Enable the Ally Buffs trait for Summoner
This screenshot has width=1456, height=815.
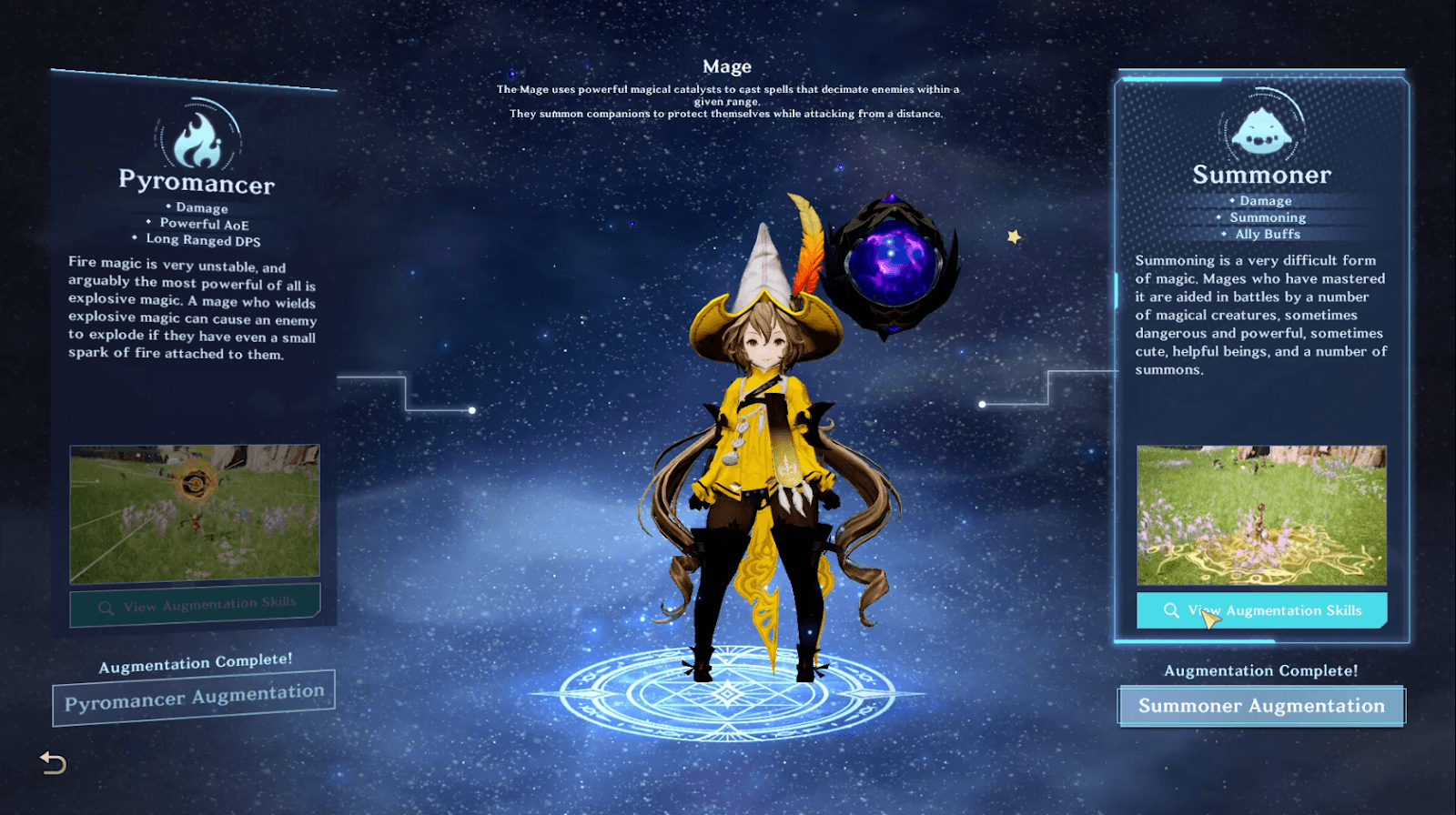tap(1268, 234)
